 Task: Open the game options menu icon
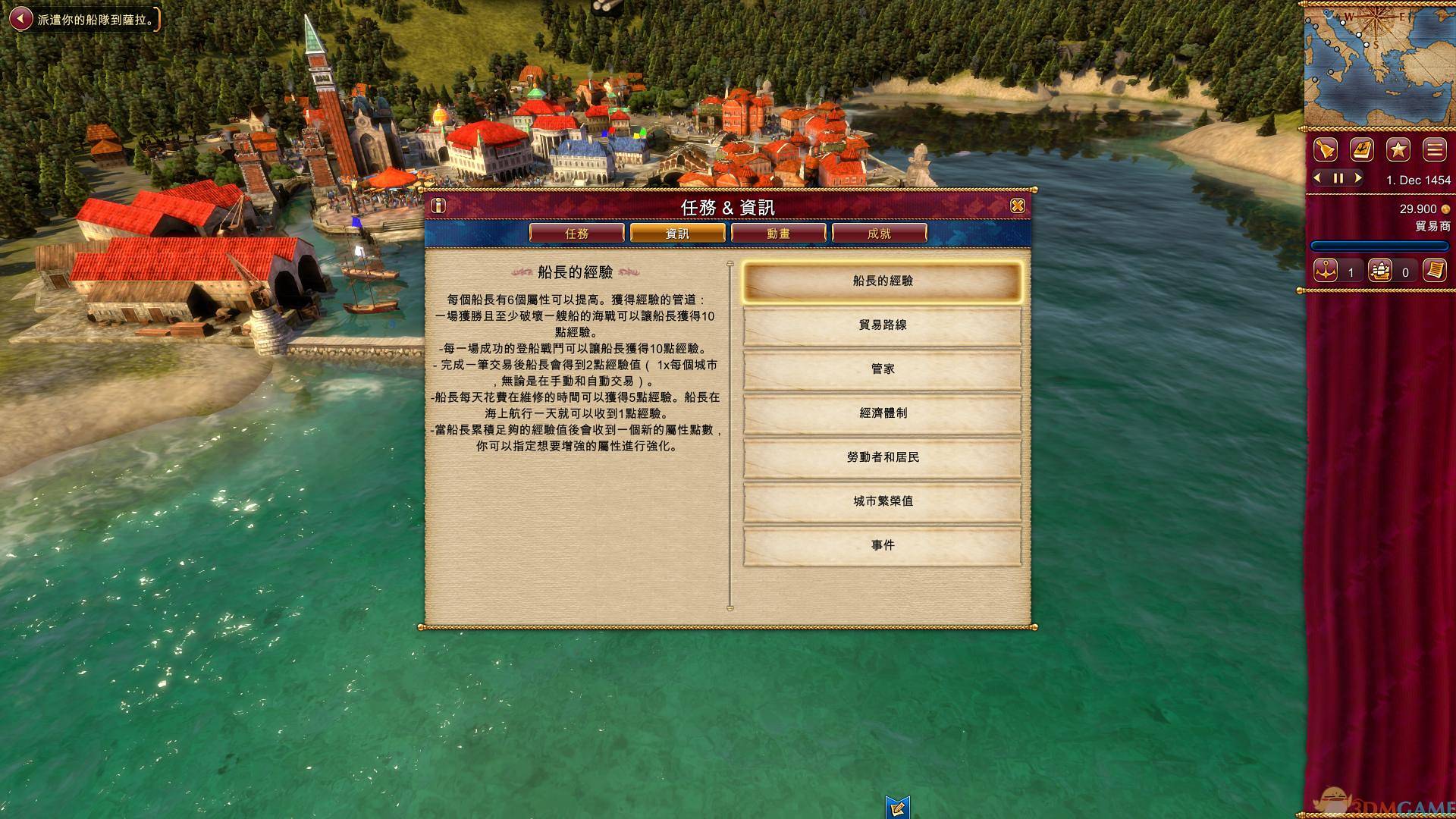click(1435, 149)
